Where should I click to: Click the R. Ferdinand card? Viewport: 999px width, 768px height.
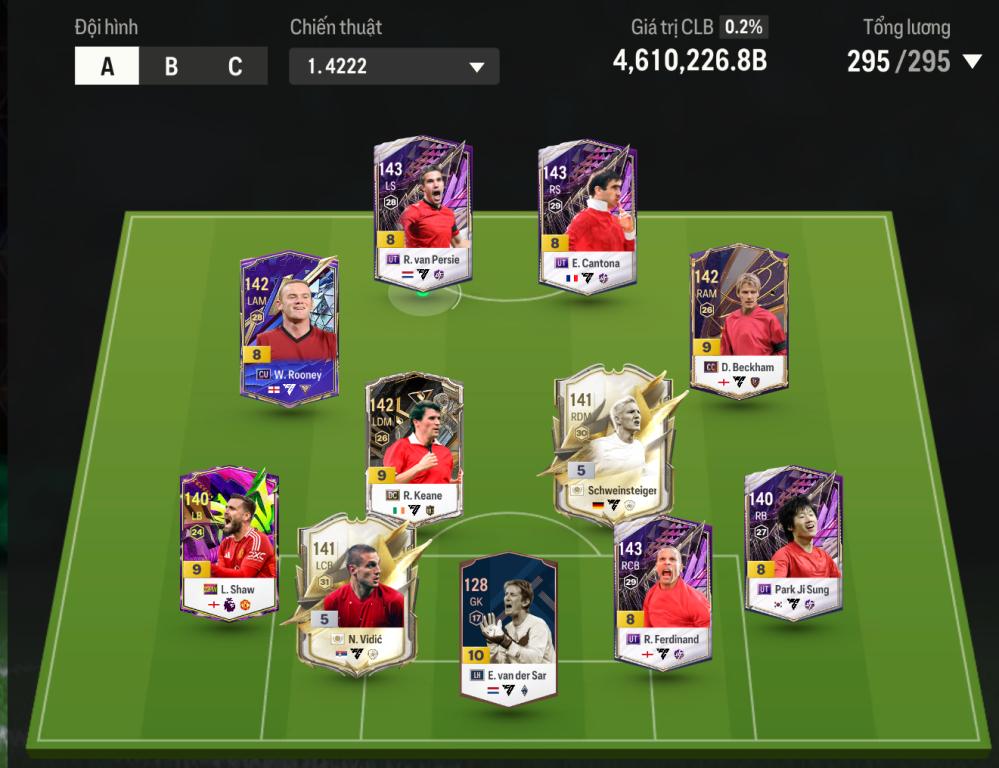pos(662,590)
